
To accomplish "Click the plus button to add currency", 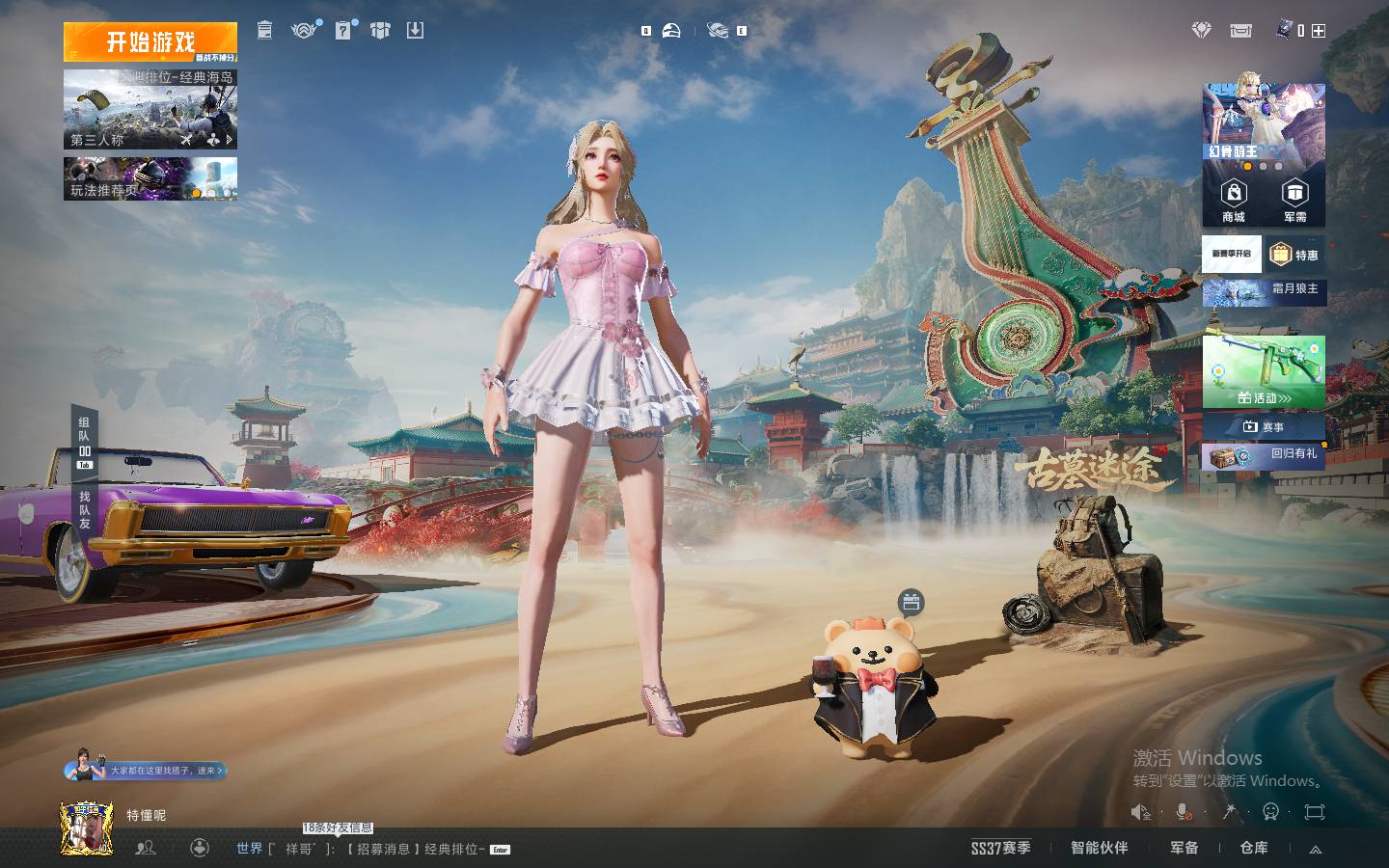I will (x=1319, y=31).
